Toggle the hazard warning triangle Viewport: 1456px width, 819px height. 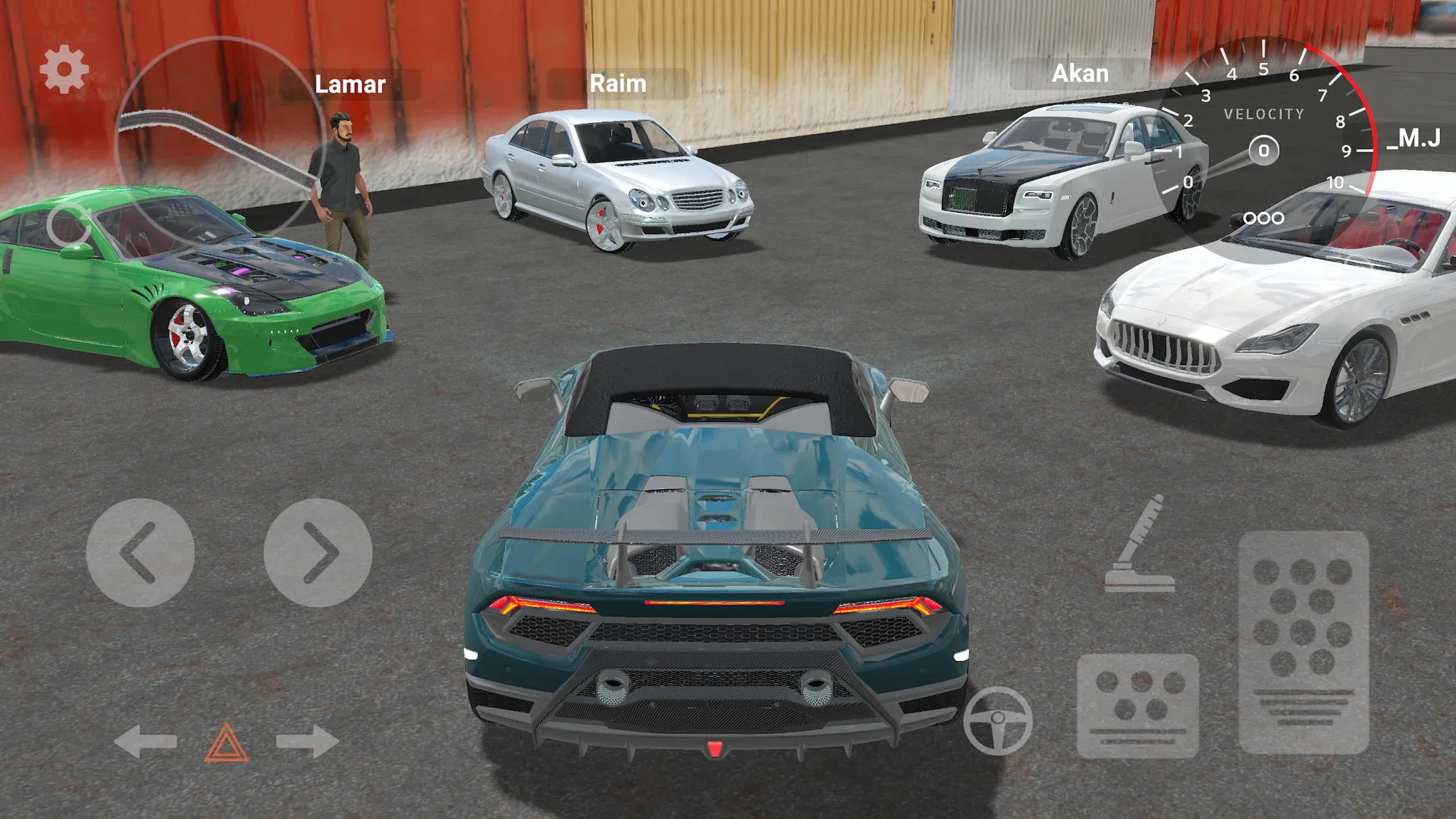tap(226, 742)
